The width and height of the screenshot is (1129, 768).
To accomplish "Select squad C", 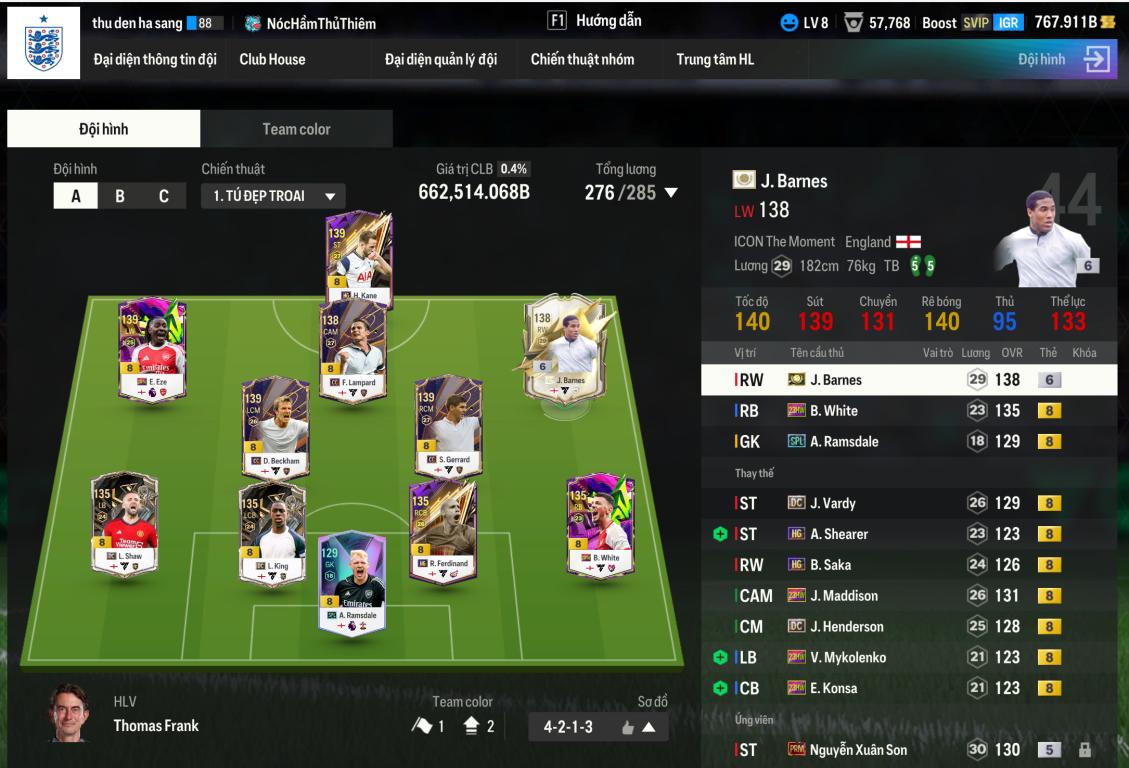I will point(164,196).
